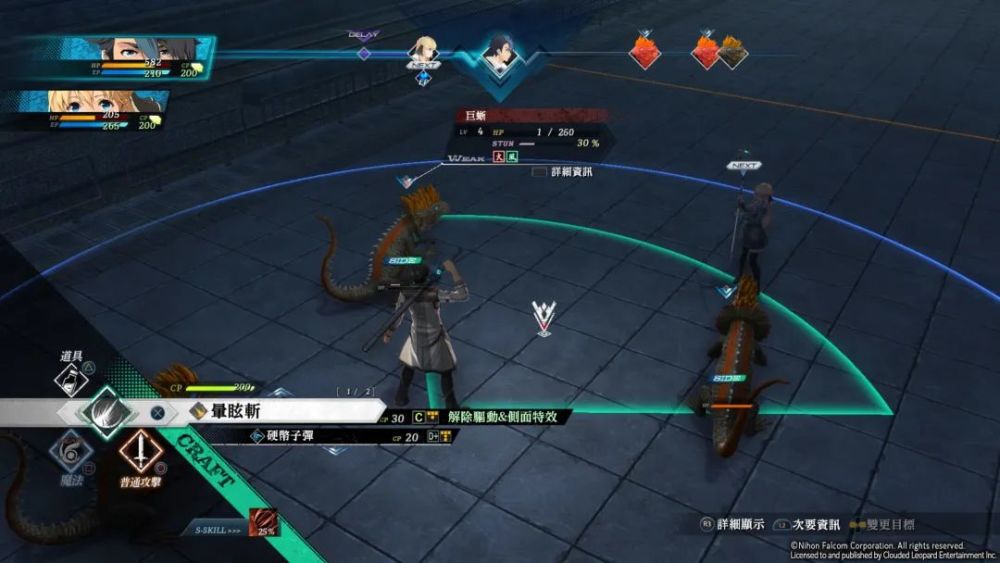
Task: Click the blonde character's turn-order portrait
Action: (425, 50)
